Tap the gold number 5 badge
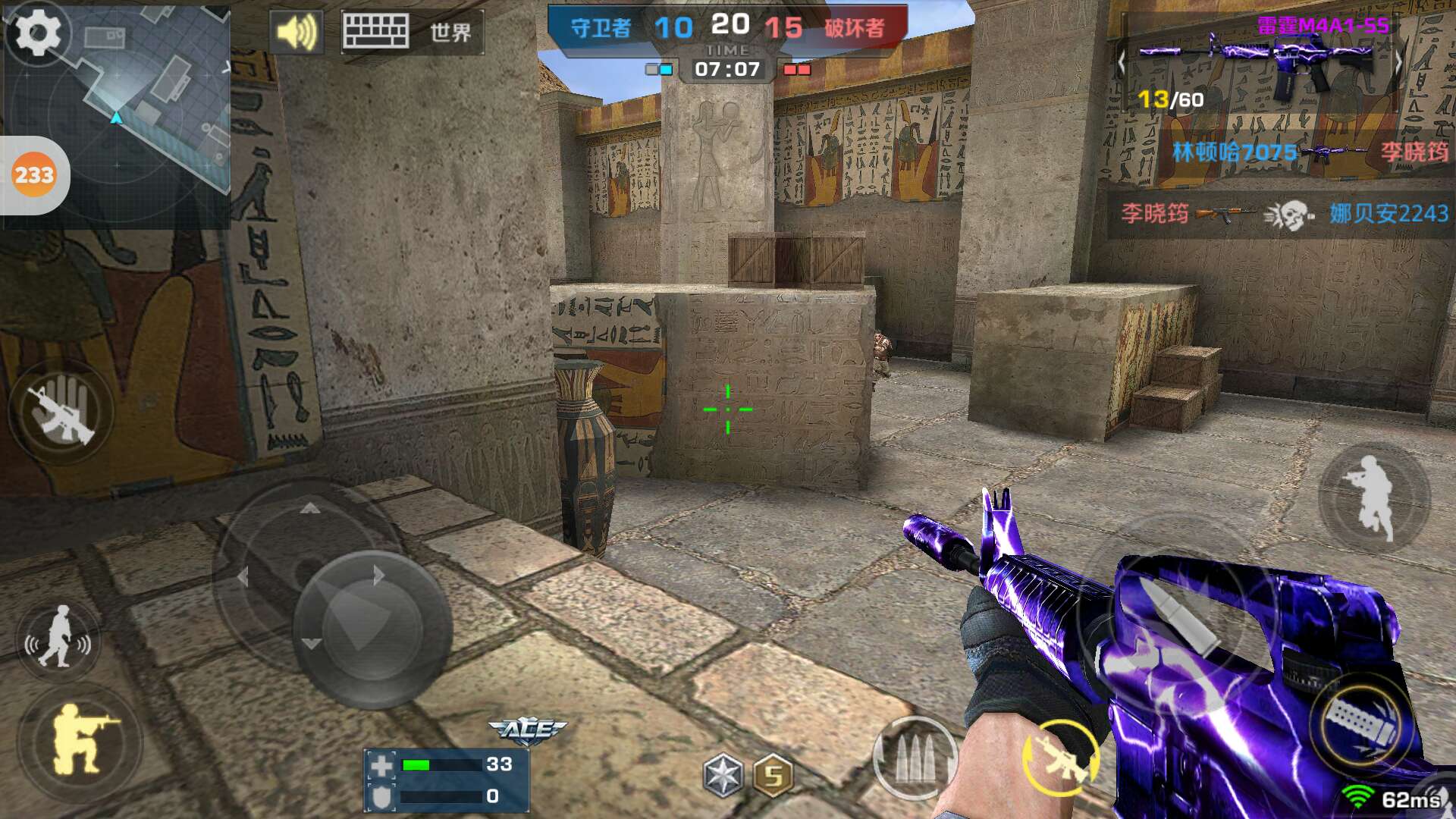This screenshot has width=1456, height=819. point(773,775)
